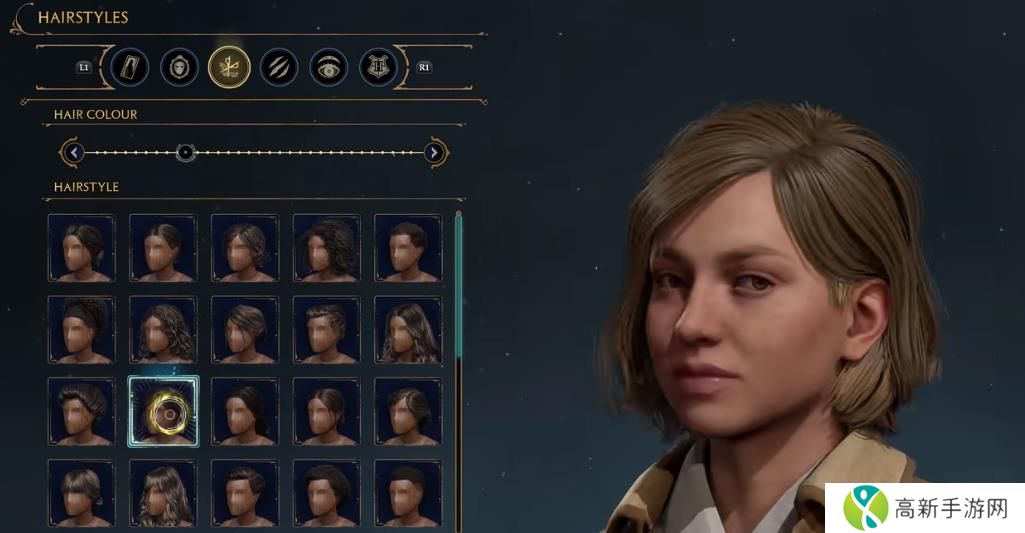This screenshot has height=533, width=1025.
Task: Click the hair colour slider handle
Action: tap(185, 153)
